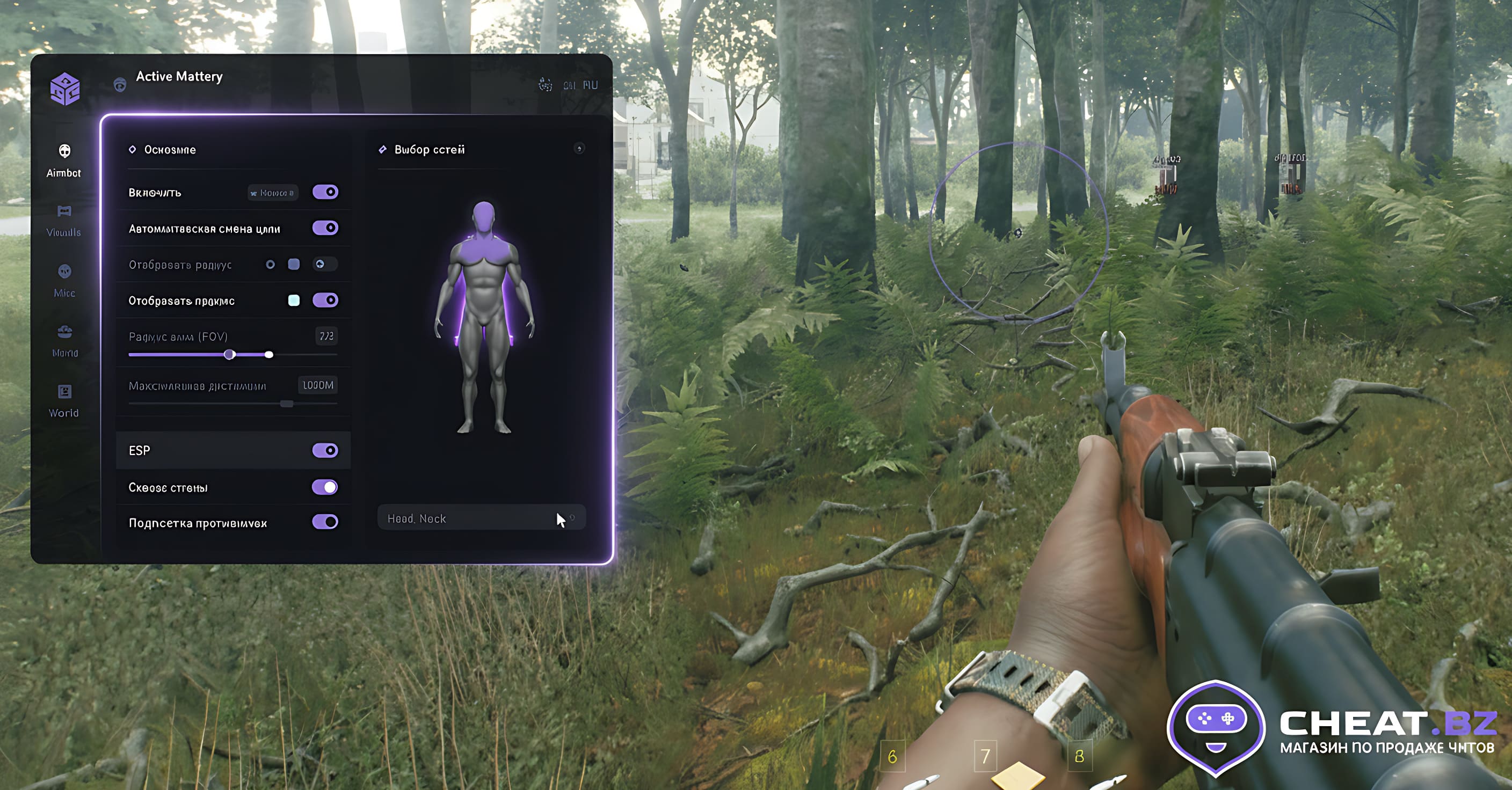Select the Aimbot section in the sidebar
The image size is (1512, 790).
click(63, 159)
